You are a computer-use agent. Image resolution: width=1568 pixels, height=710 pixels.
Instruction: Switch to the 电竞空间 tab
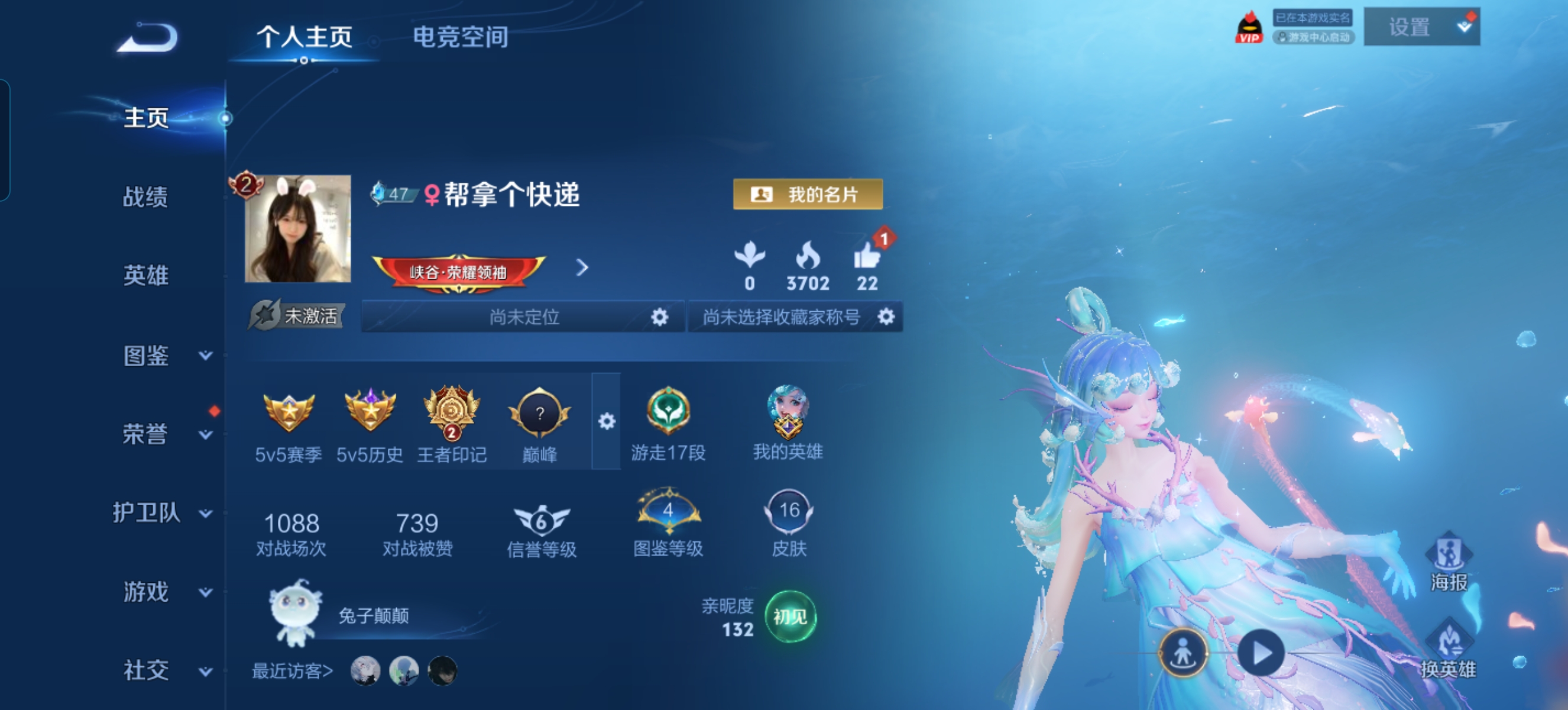tap(460, 37)
